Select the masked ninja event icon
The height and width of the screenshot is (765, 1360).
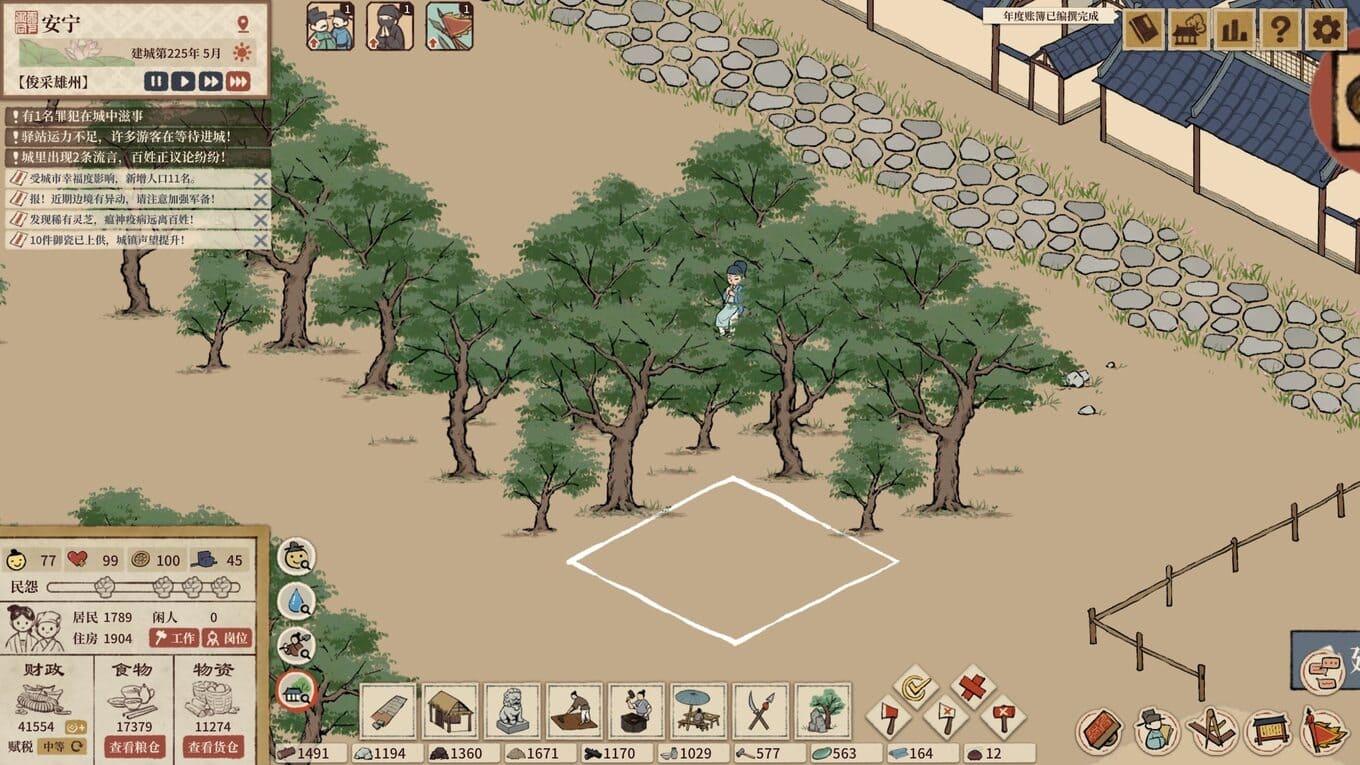(x=389, y=27)
